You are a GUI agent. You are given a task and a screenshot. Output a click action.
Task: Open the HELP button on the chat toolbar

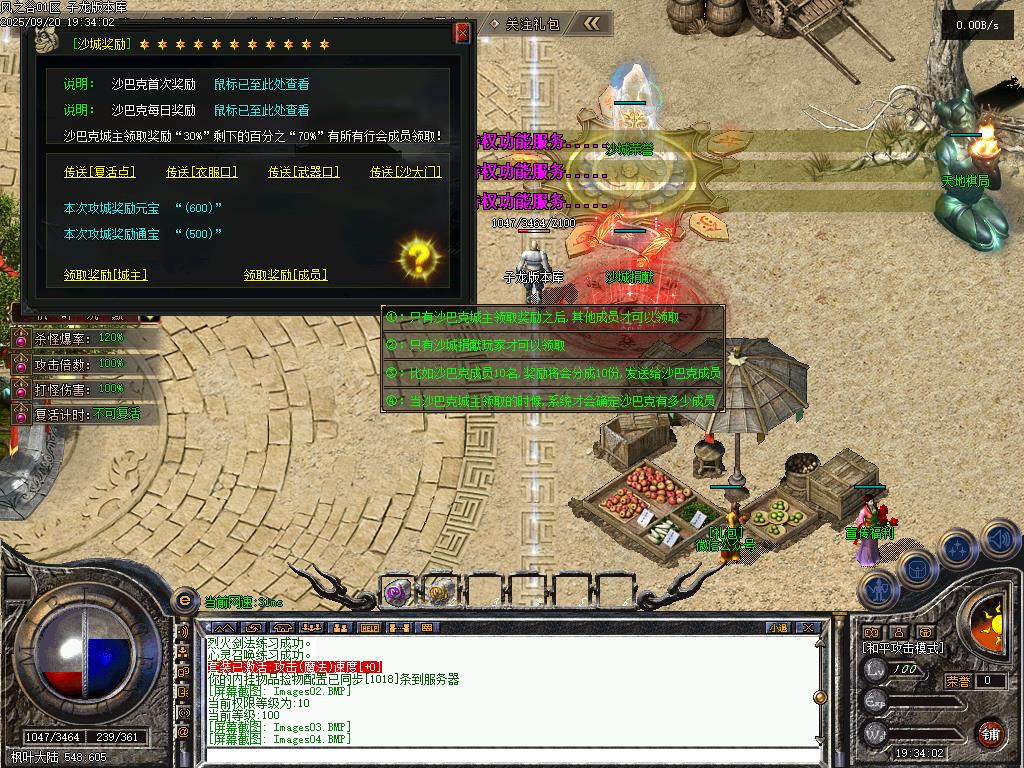pyautogui.click(x=370, y=628)
